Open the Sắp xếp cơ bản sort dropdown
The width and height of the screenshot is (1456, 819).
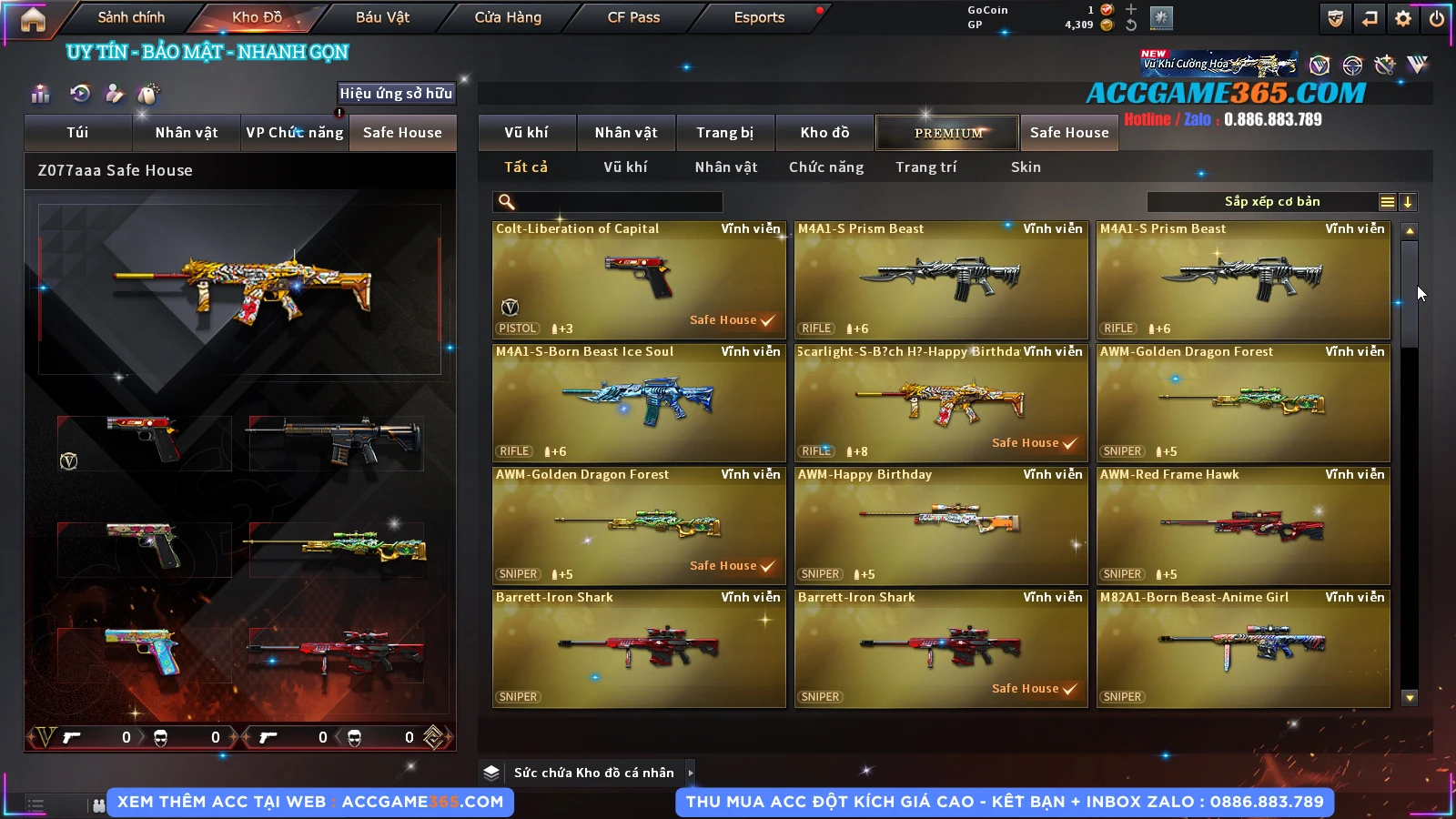[1271, 202]
